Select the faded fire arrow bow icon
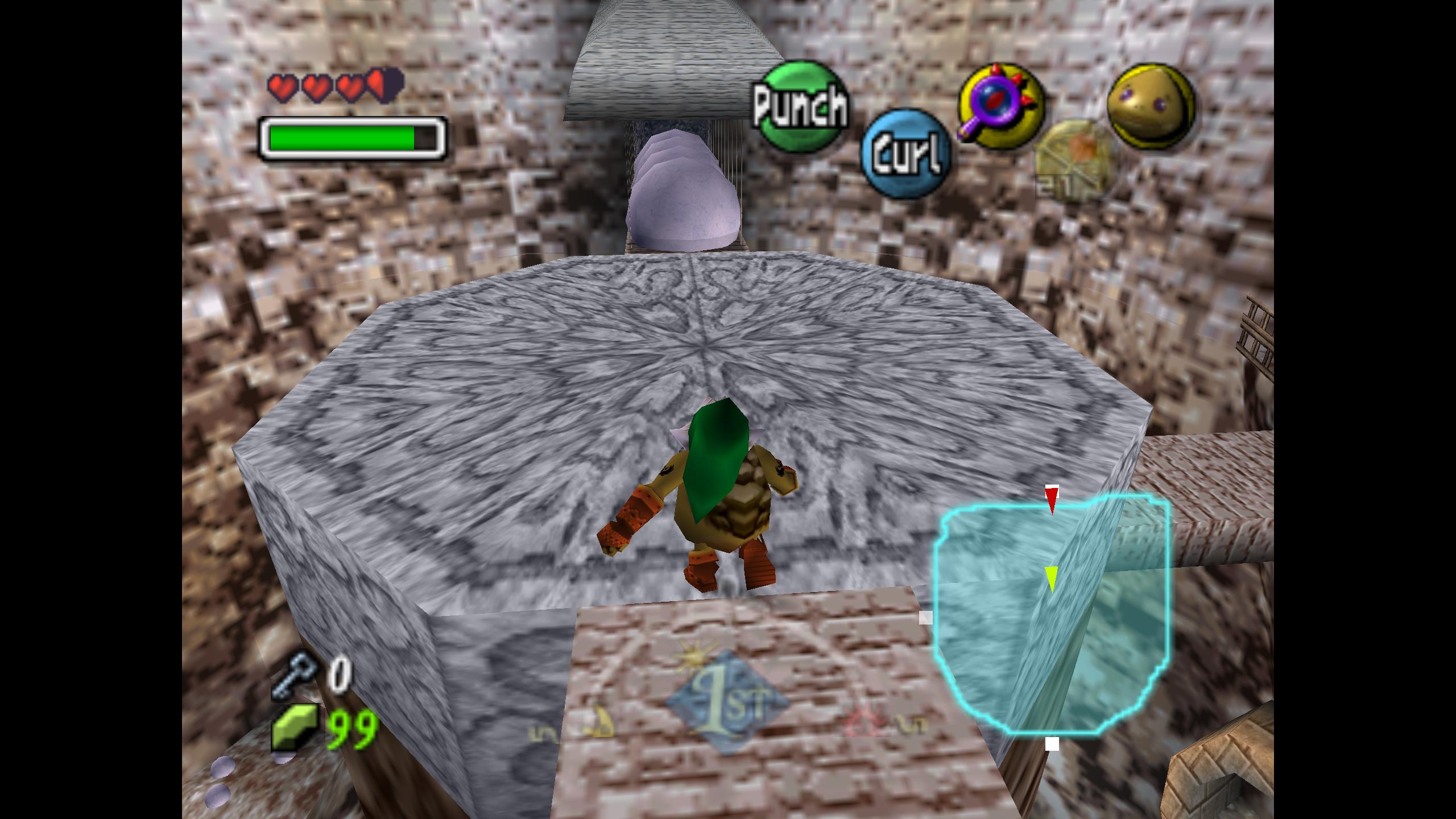1456x819 pixels. point(1076,158)
